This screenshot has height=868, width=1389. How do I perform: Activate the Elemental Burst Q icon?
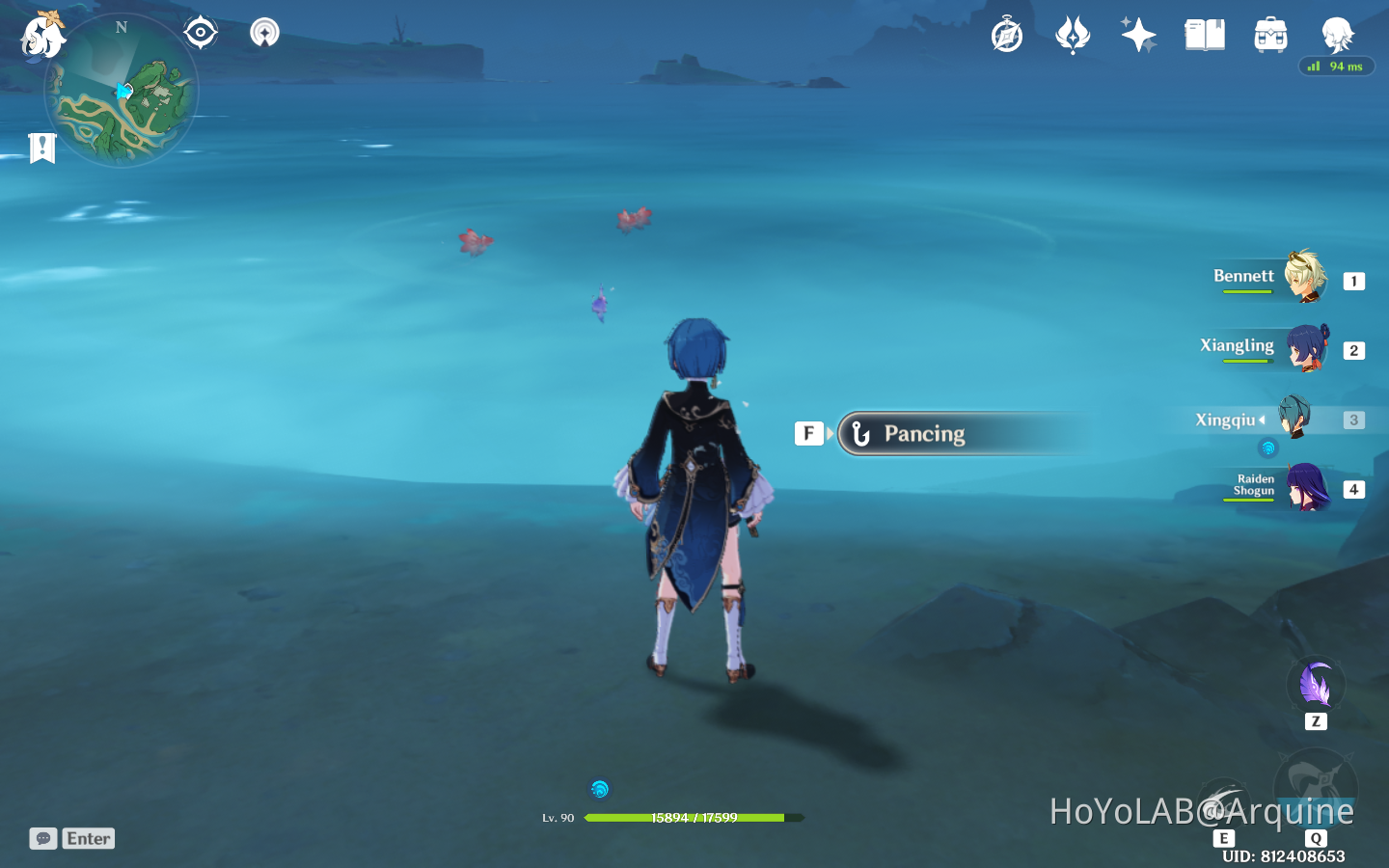tap(1315, 791)
